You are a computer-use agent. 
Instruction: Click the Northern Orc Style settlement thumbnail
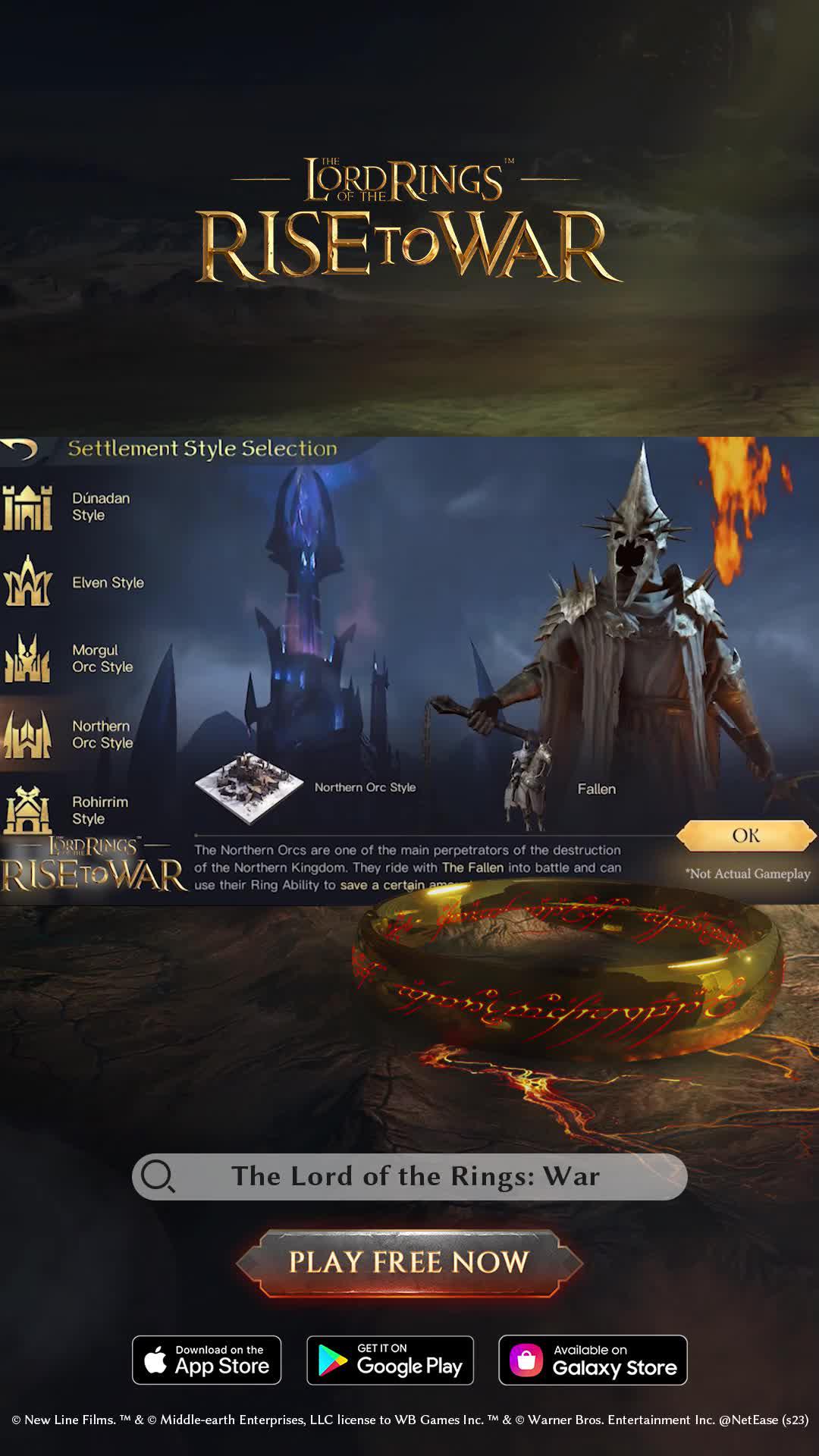[x=249, y=788]
